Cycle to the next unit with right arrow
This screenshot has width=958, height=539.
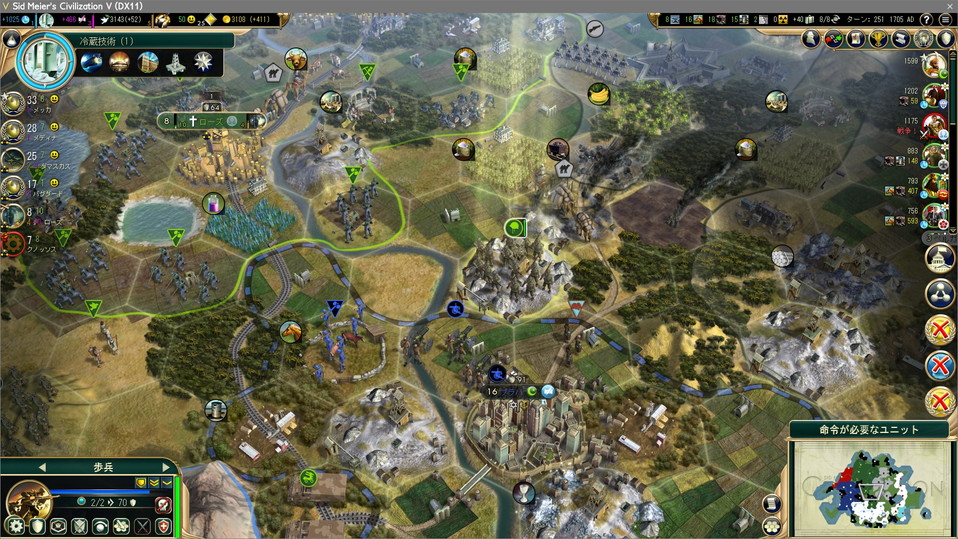[x=166, y=467]
